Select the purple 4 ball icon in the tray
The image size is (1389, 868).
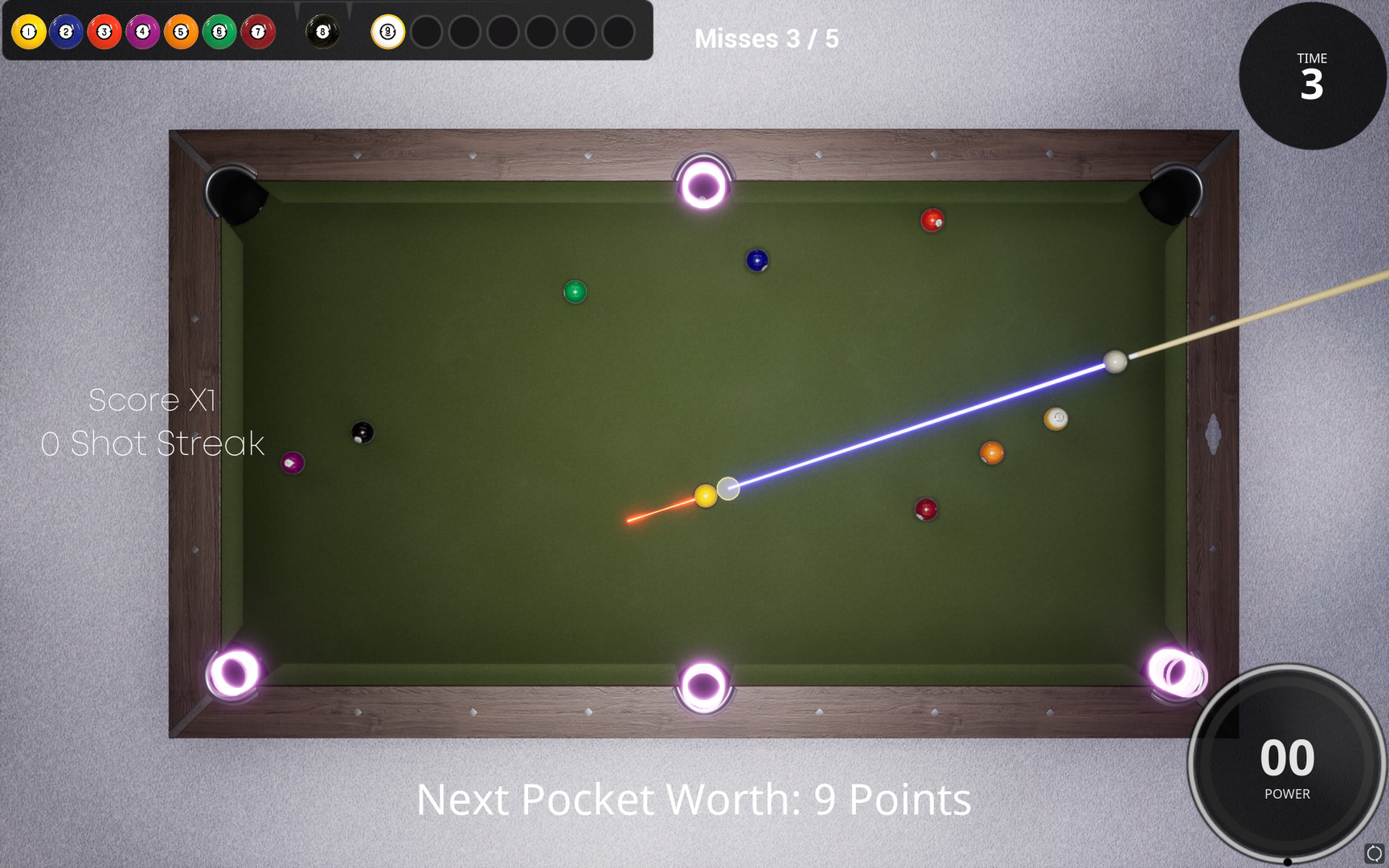[141, 33]
